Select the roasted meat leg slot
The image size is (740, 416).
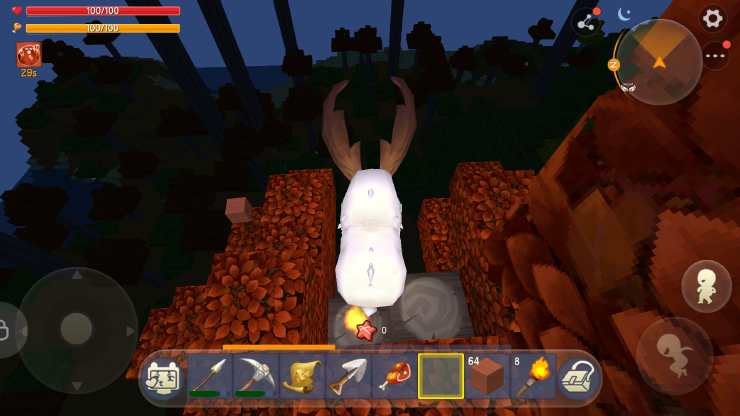(x=393, y=377)
